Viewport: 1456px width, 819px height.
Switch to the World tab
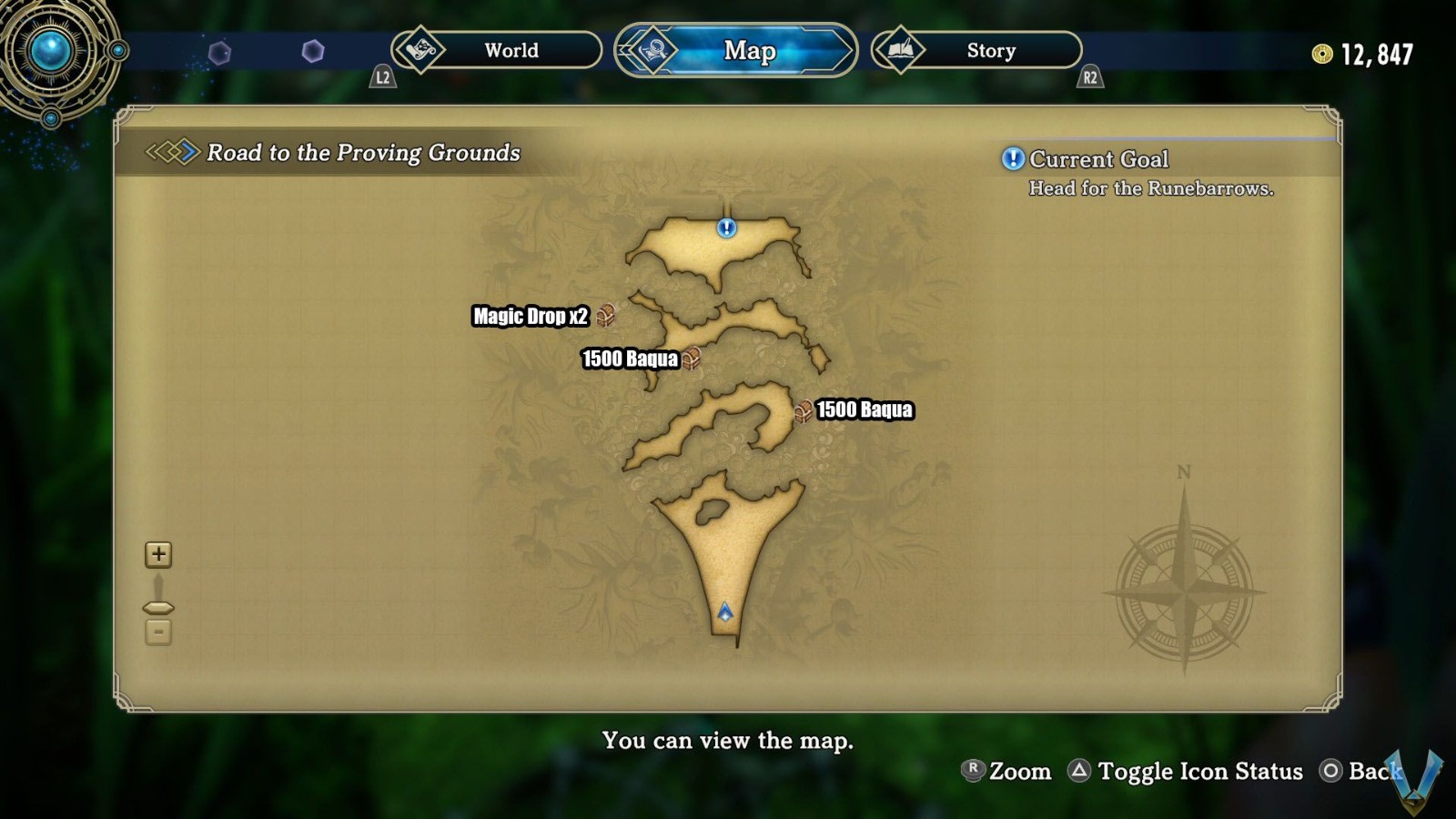pyautogui.click(x=510, y=51)
